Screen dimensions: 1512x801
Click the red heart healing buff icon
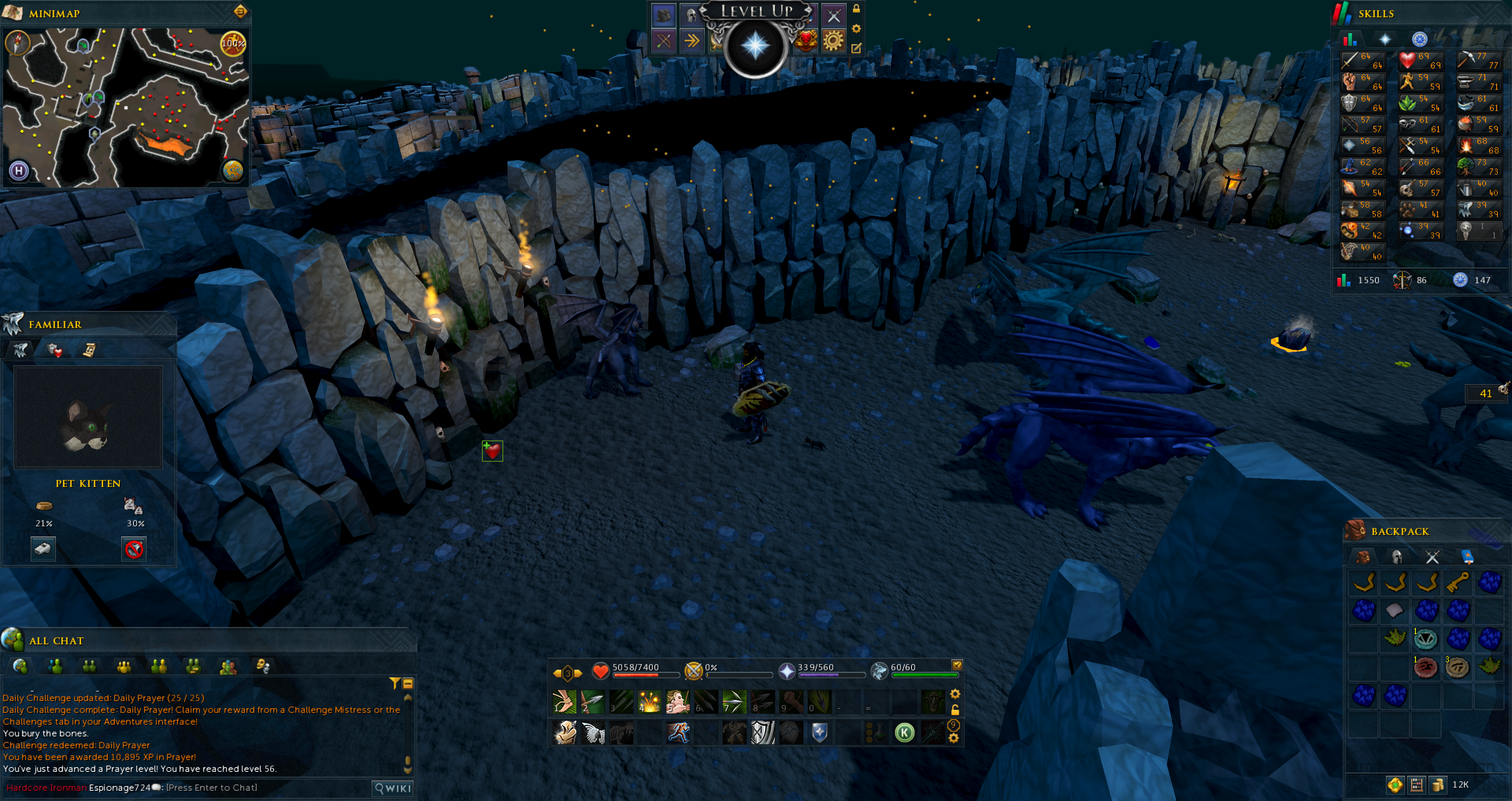[492, 451]
